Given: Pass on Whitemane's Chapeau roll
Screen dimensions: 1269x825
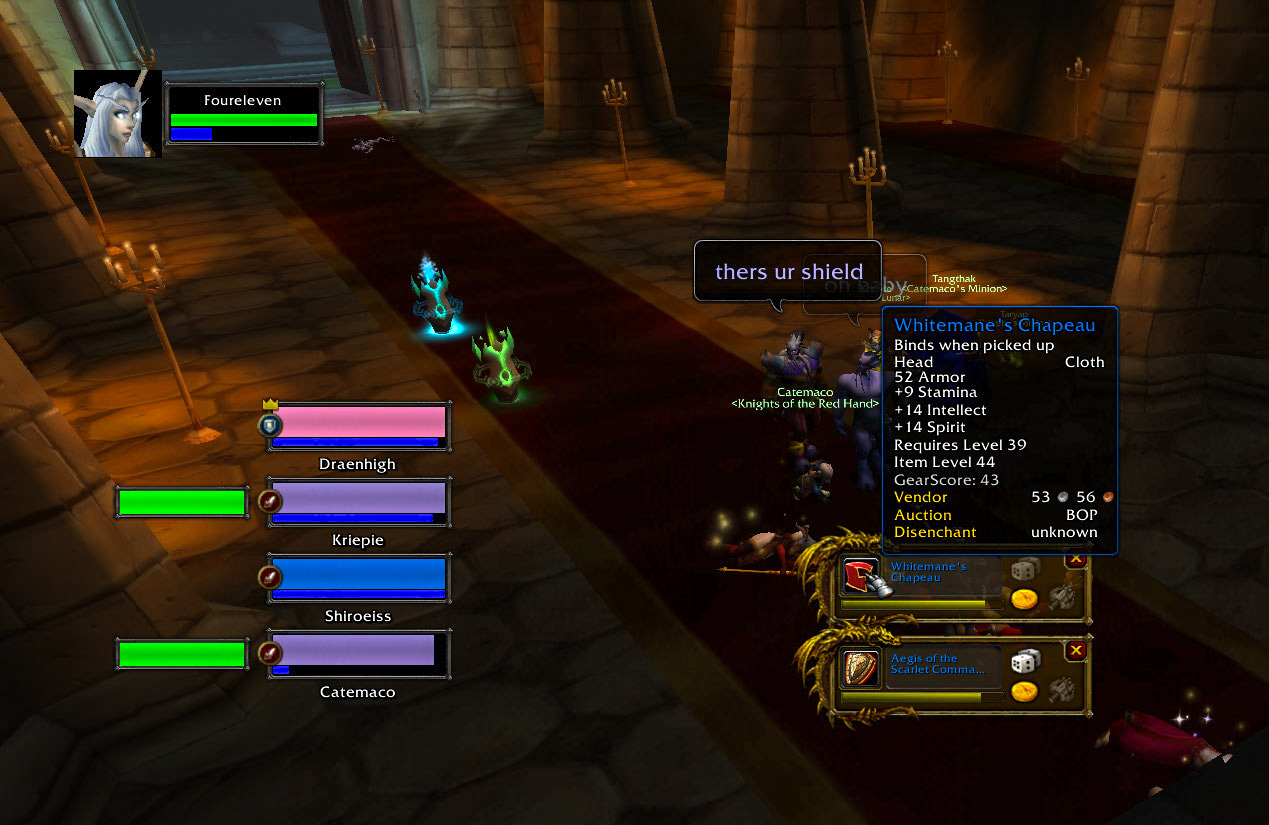Looking at the screenshot, I should (x=1076, y=559).
